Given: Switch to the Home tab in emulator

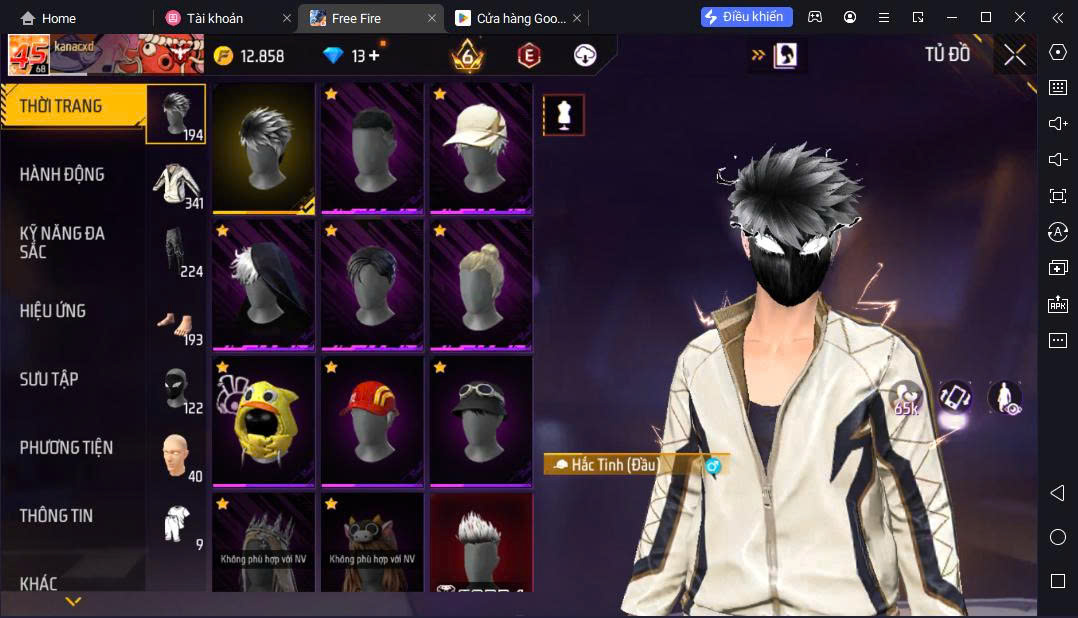Looking at the screenshot, I should [49, 18].
